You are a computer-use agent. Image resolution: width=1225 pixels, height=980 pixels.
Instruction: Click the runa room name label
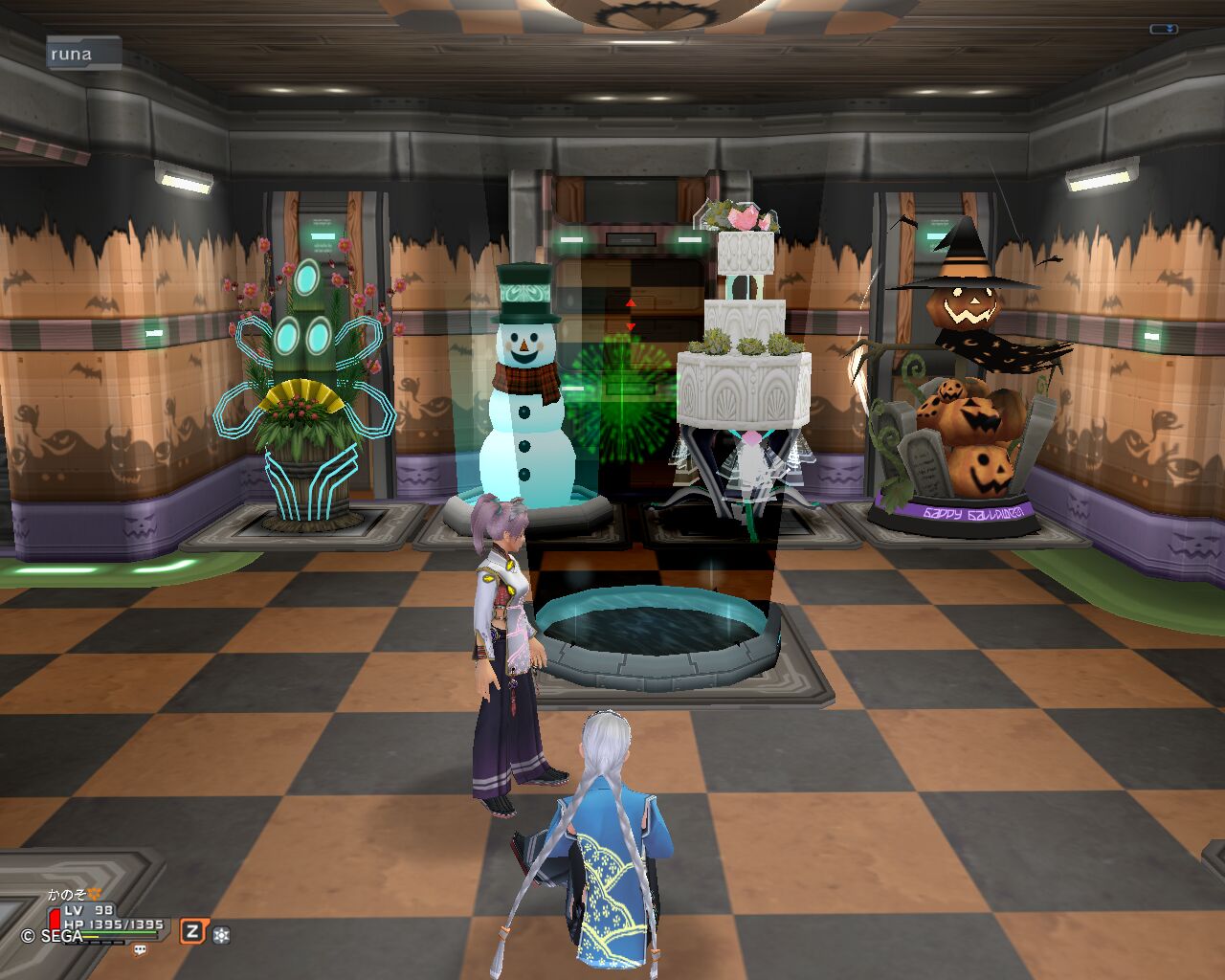coord(83,54)
